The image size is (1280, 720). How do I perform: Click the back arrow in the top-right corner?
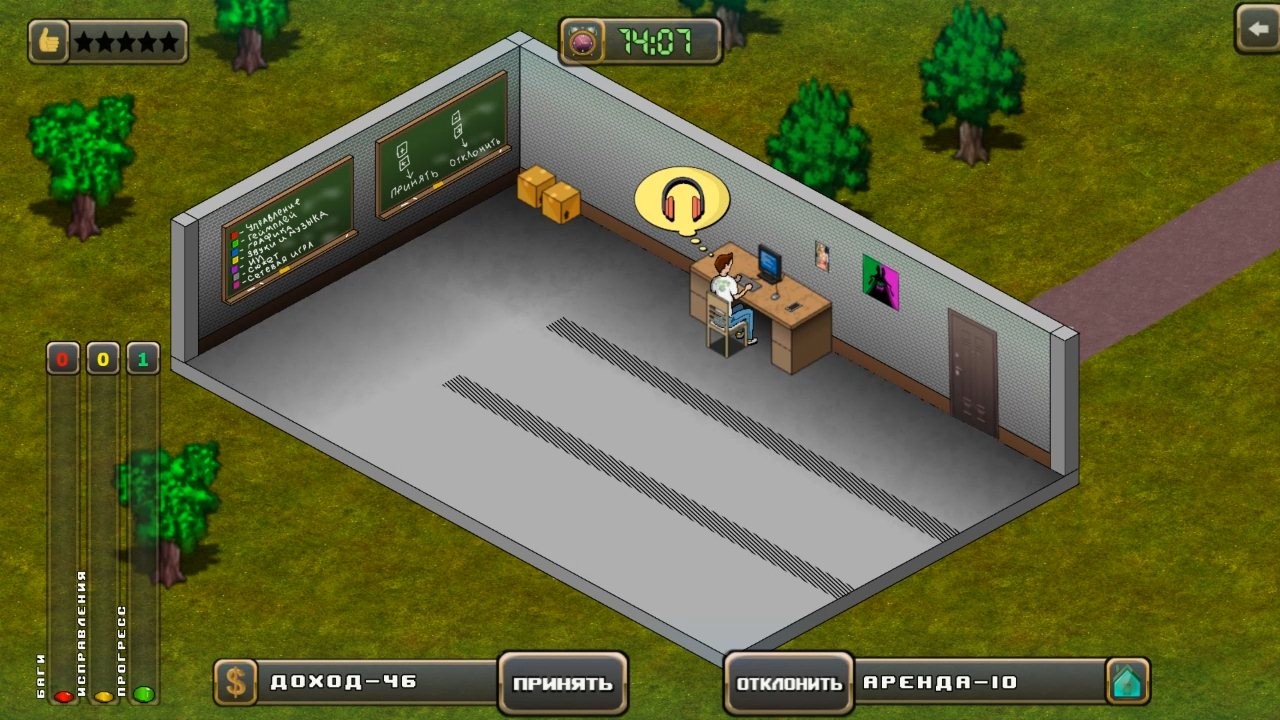click(x=1257, y=30)
